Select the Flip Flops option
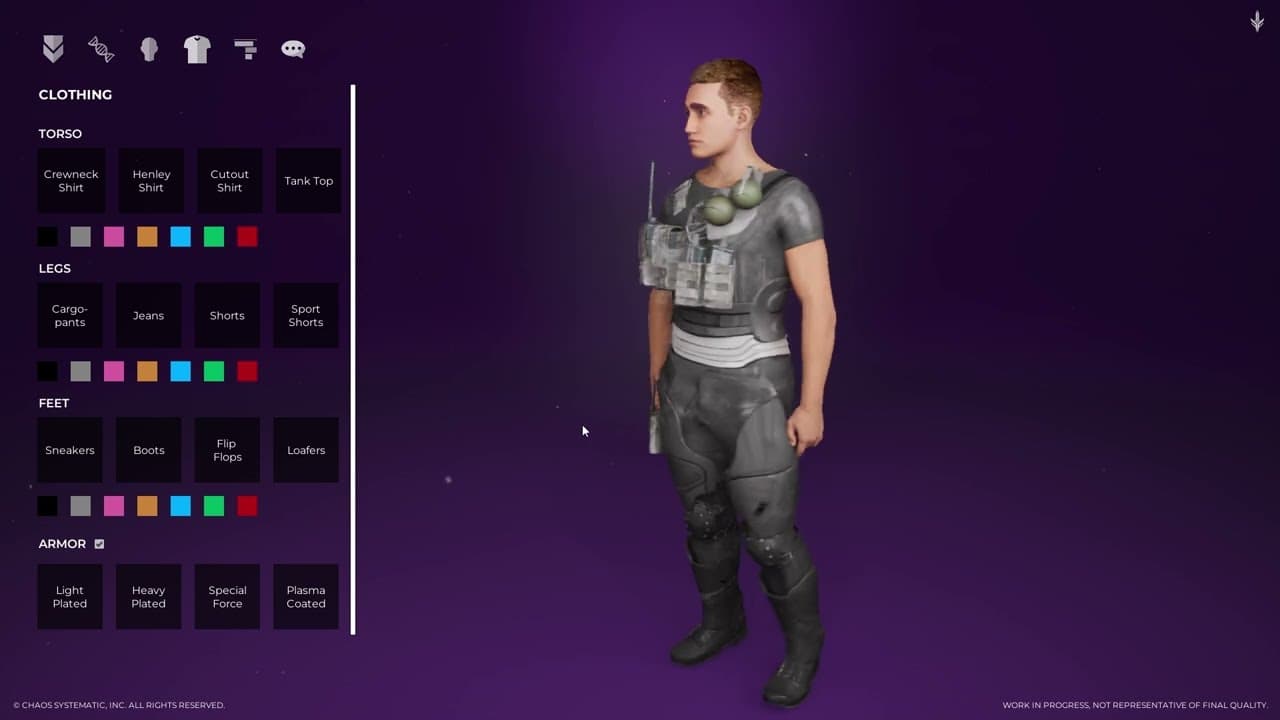Image resolution: width=1280 pixels, height=720 pixels. (227, 450)
